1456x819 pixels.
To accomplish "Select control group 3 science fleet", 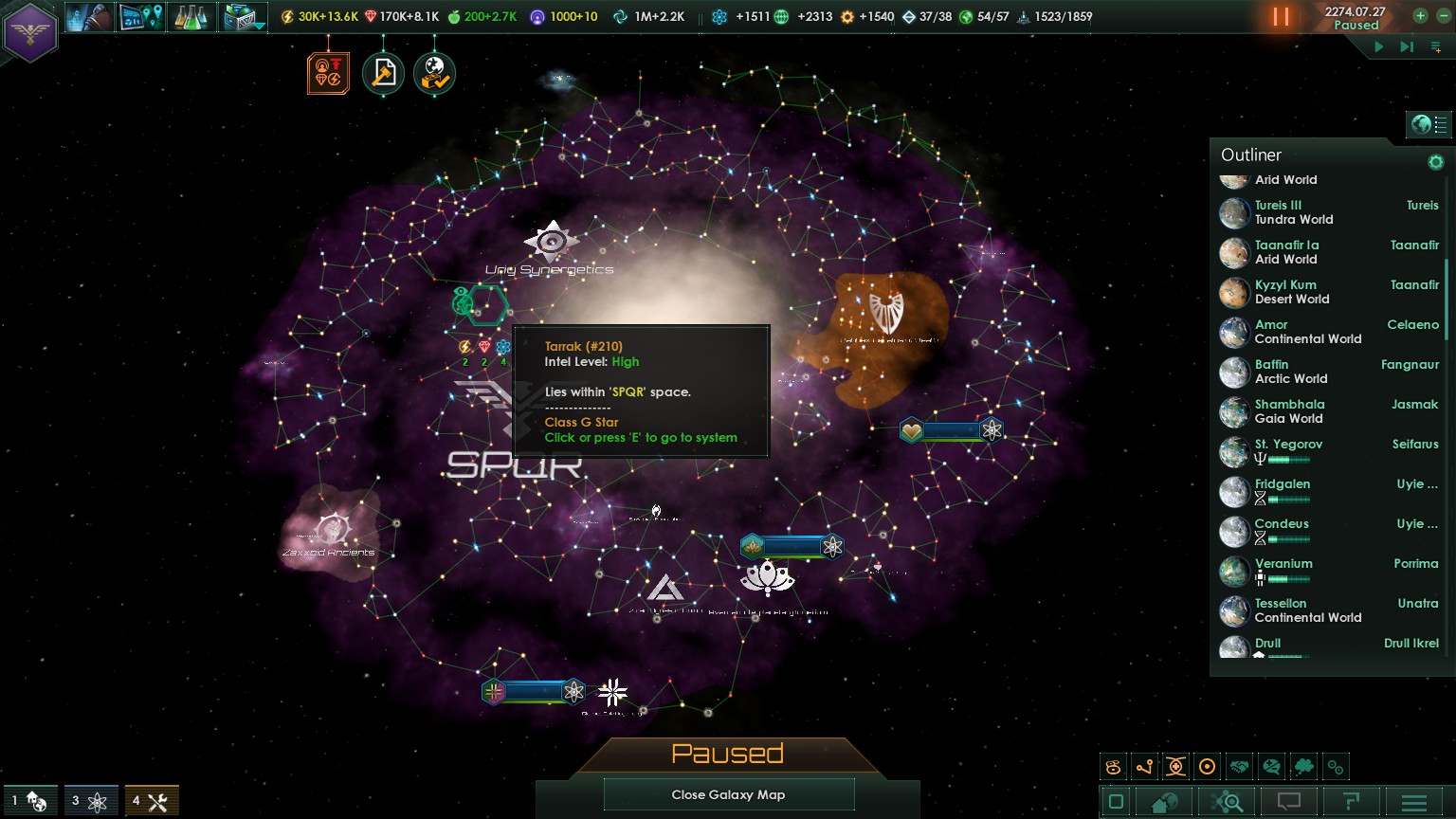I will (x=91, y=801).
